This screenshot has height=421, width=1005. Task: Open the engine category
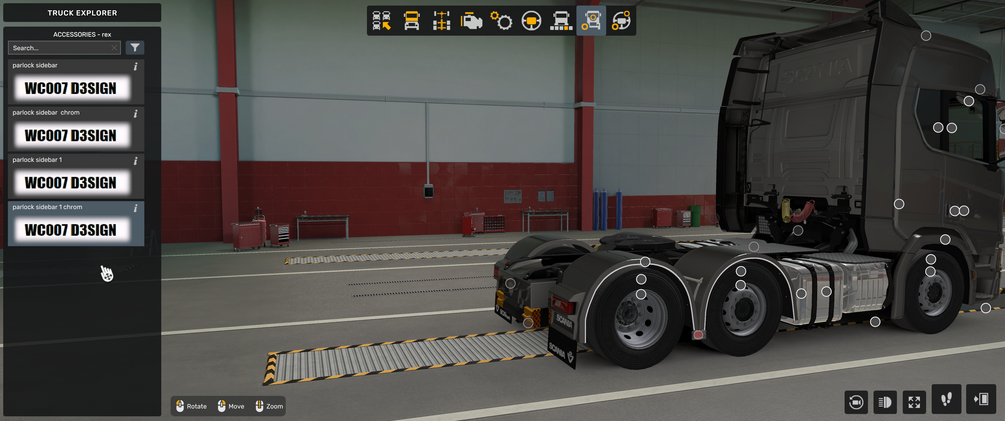point(471,20)
